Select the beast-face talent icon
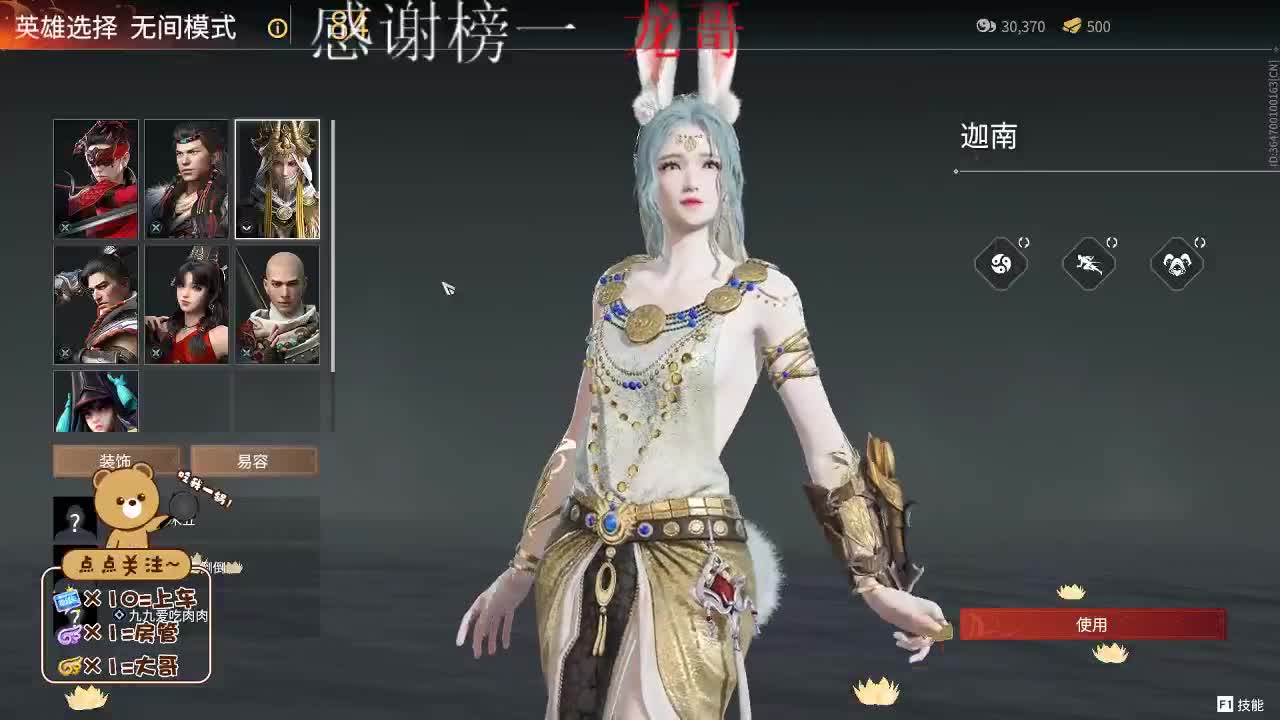 click(x=1177, y=263)
